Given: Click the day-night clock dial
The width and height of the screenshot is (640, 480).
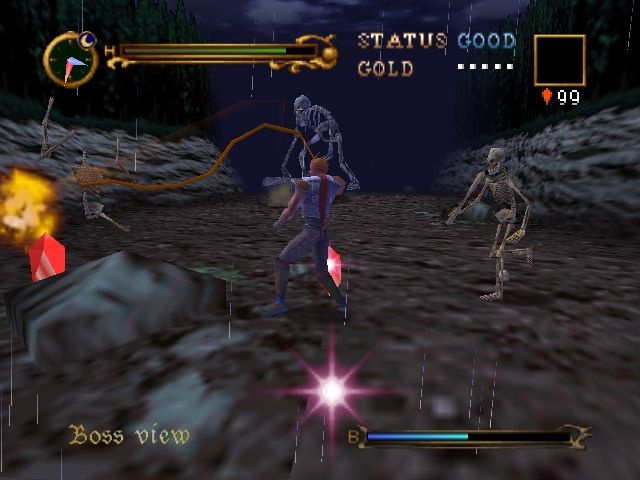Looking at the screenshot, I should tap(70, 59).
